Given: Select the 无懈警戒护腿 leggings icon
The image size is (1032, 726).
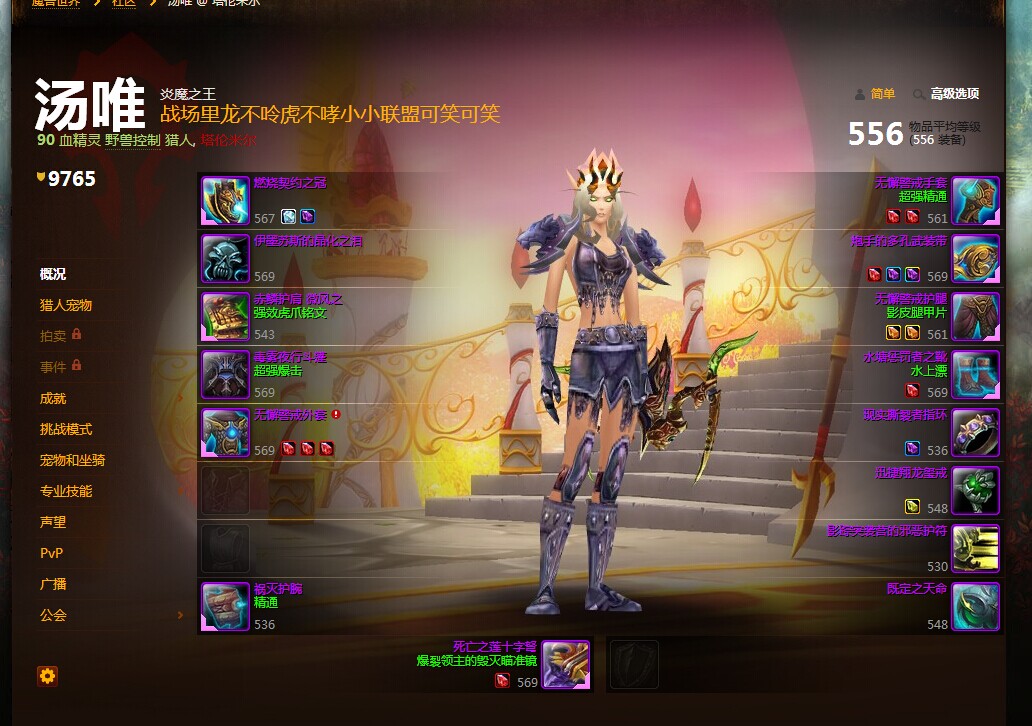Looking at the screenshot, I should click(x=975, y=317).
